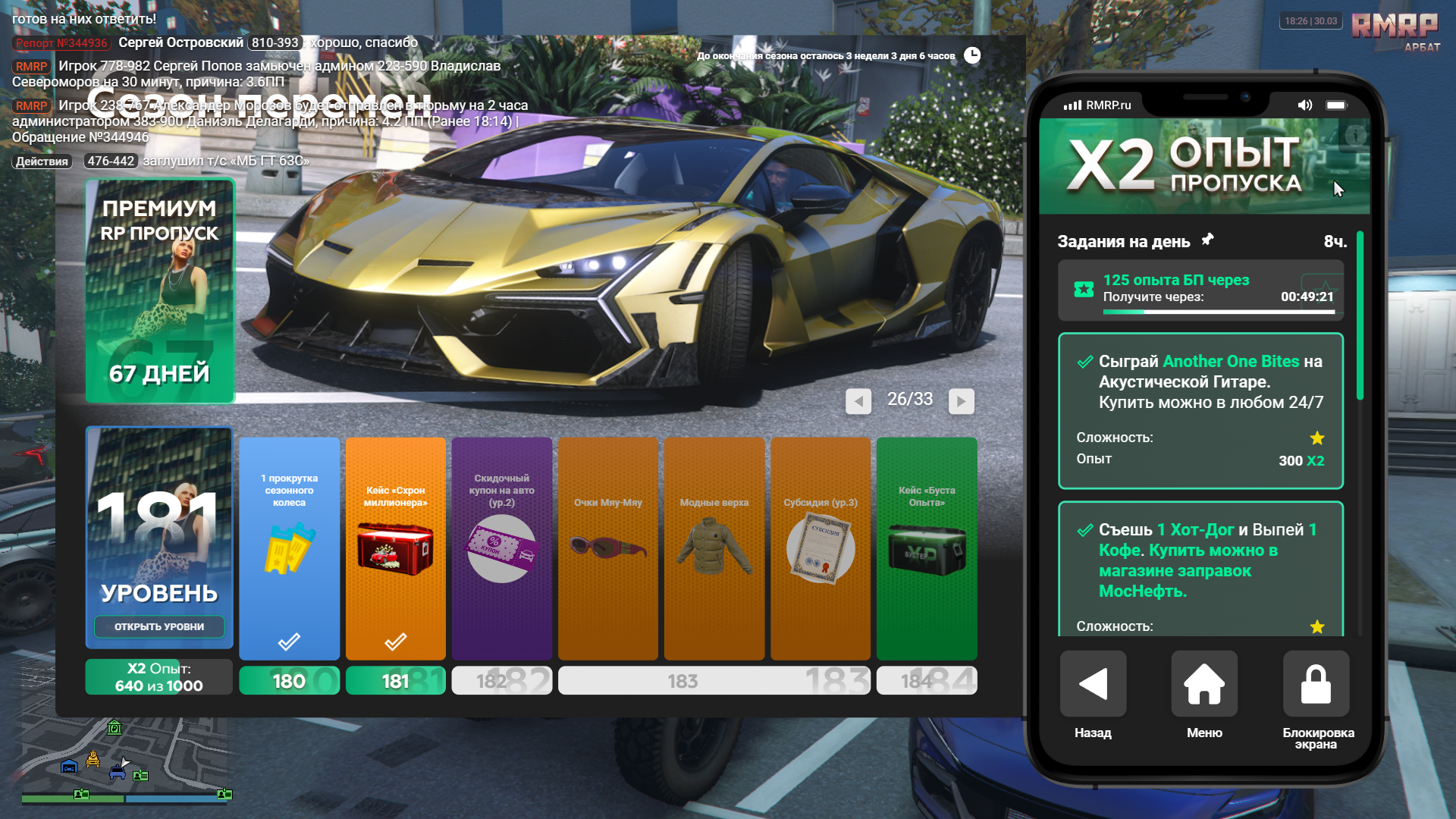Select the Премиум RP Пропуск card

pyautogui.click(x=160, y=291)
